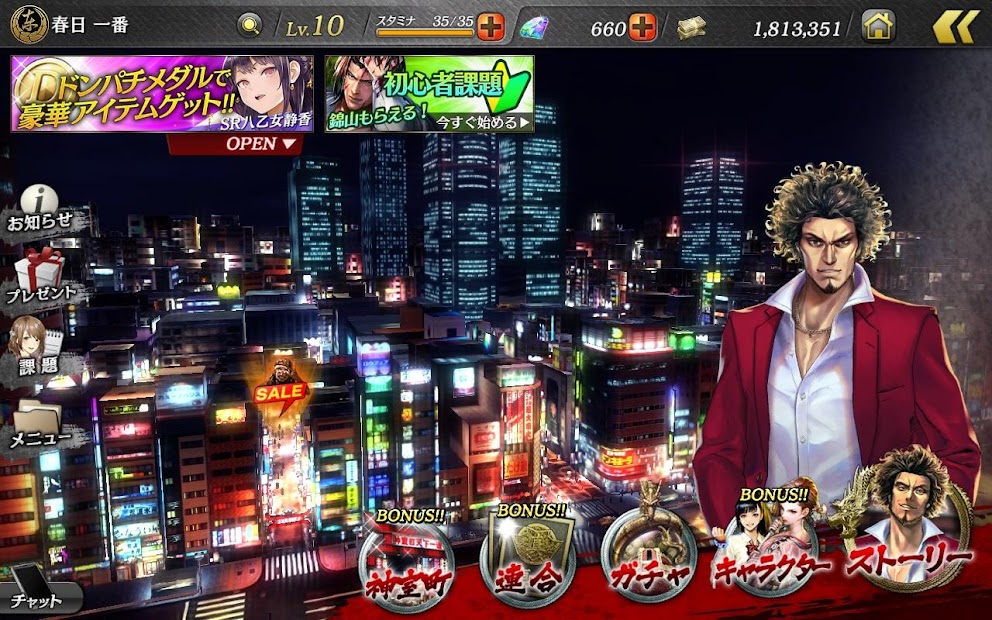
Task: Click the yellow double-arrow back button
Action: click(x=955, y=26)
